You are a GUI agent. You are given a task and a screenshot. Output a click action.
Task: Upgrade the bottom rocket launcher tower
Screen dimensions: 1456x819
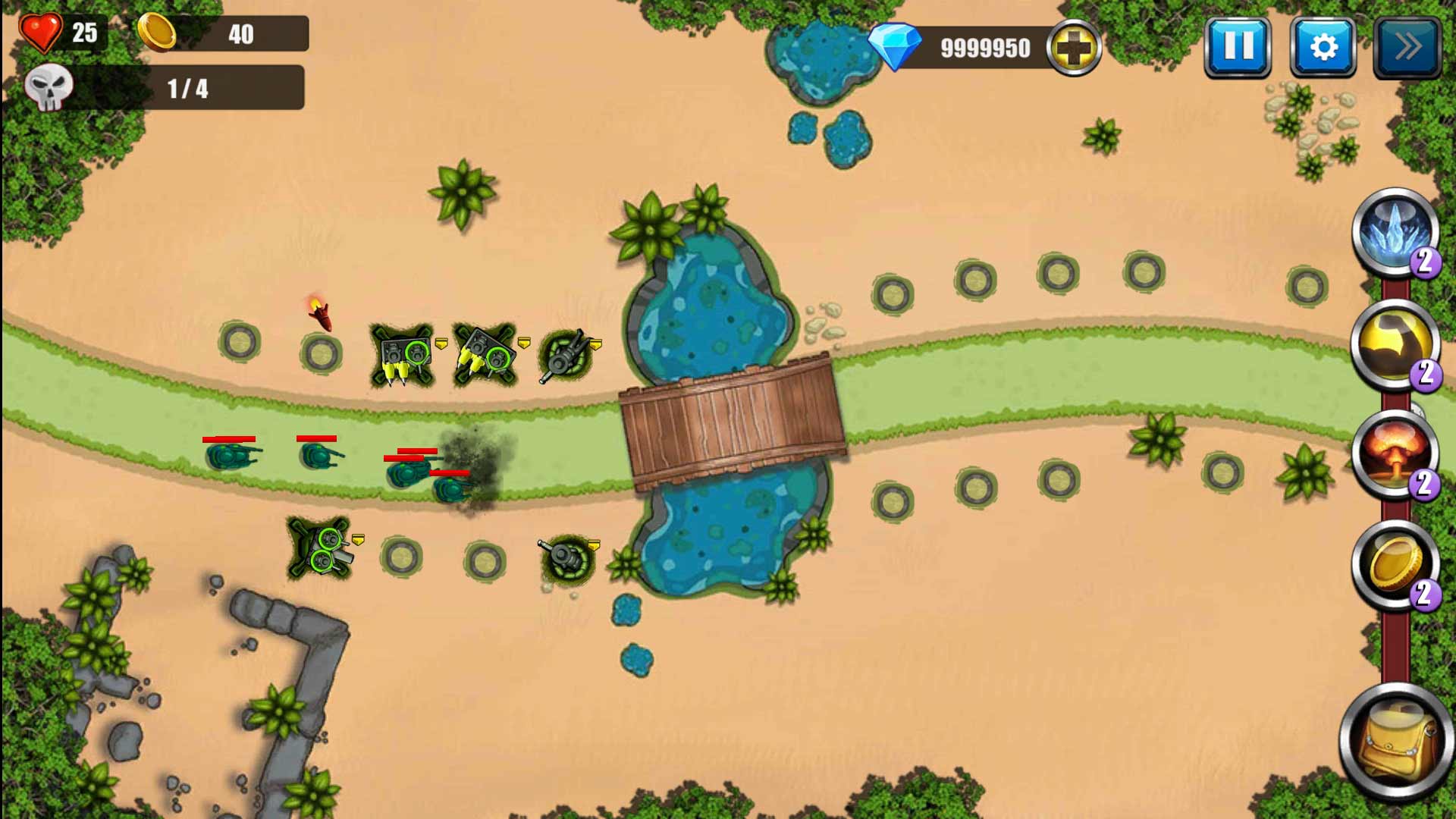point(356,540)
